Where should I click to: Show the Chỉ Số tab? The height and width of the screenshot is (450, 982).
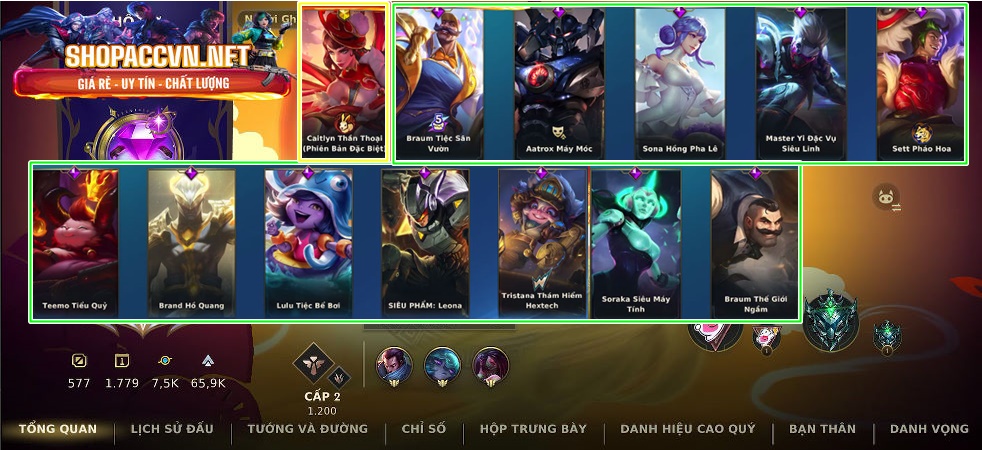424,429
